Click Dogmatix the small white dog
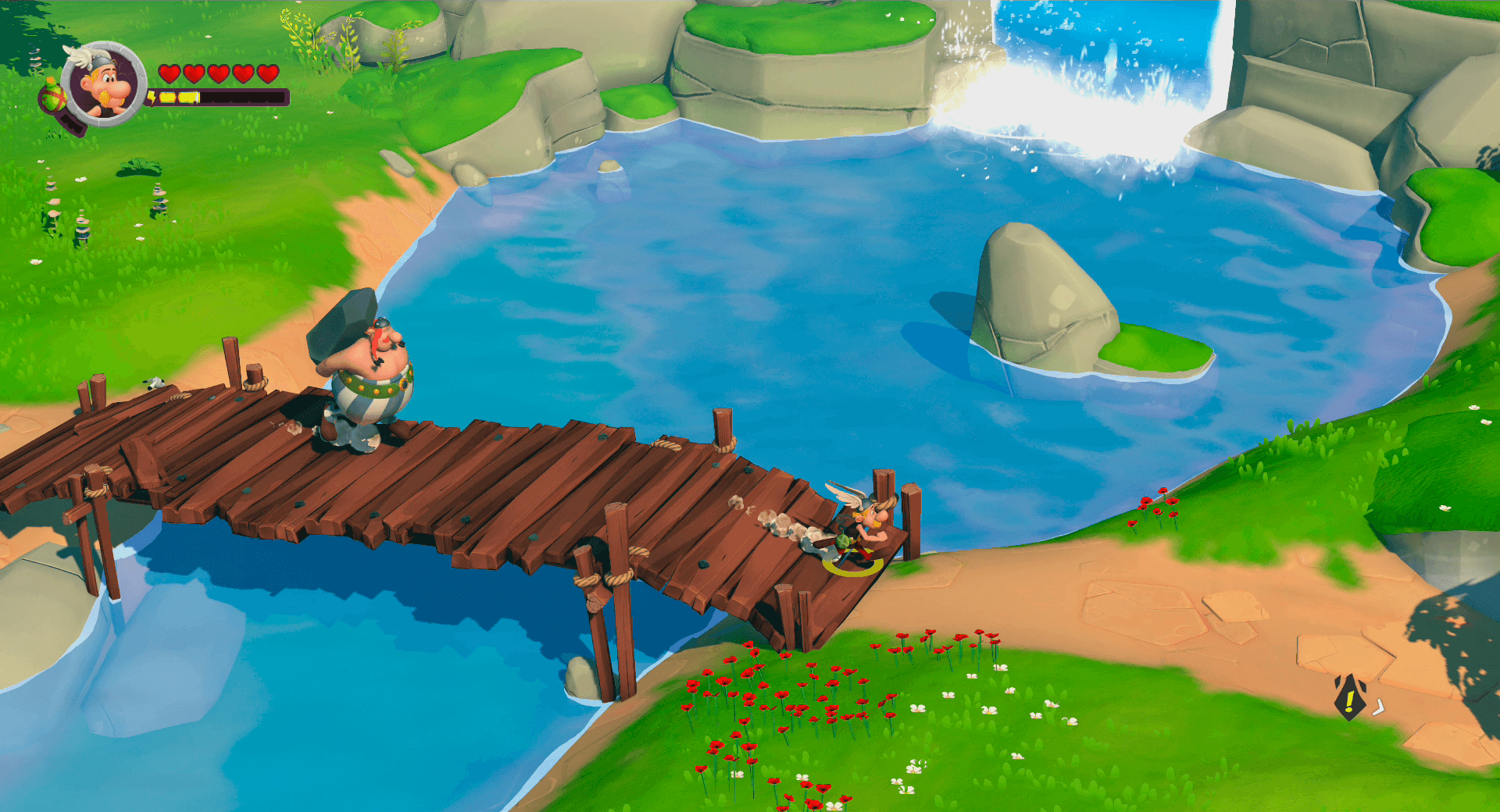The width and height of the screenshot is (1500, 812). click(156, 383)
